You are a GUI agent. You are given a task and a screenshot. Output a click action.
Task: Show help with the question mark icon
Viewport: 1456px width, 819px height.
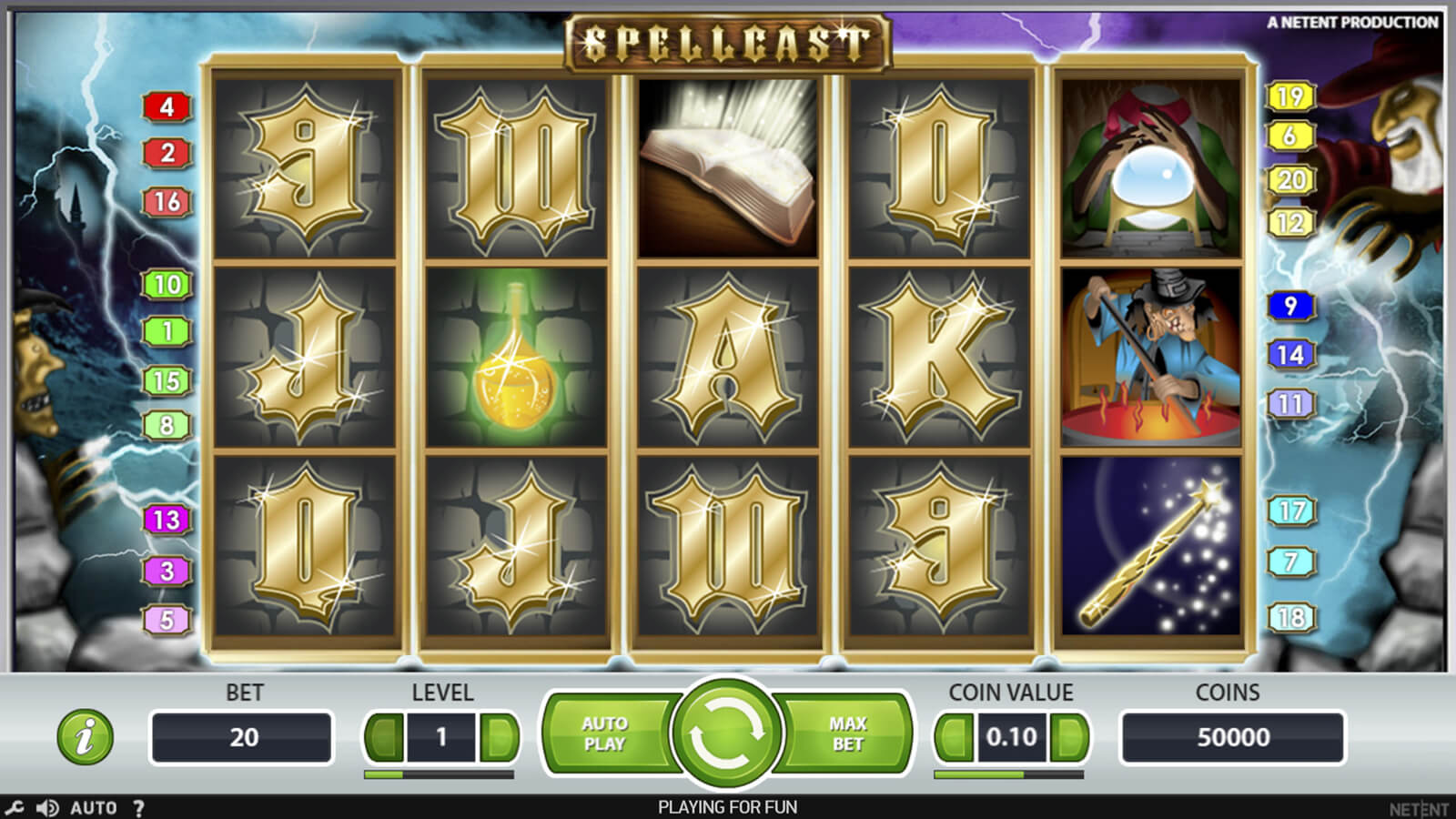(x=138, y=807)
